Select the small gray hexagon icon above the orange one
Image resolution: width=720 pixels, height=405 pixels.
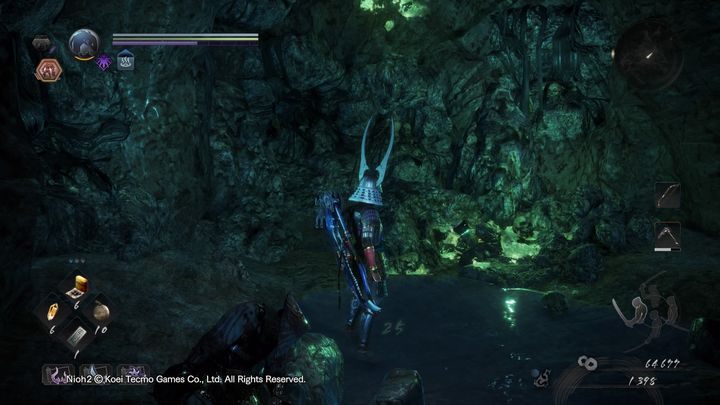click(x=43, y=45)
